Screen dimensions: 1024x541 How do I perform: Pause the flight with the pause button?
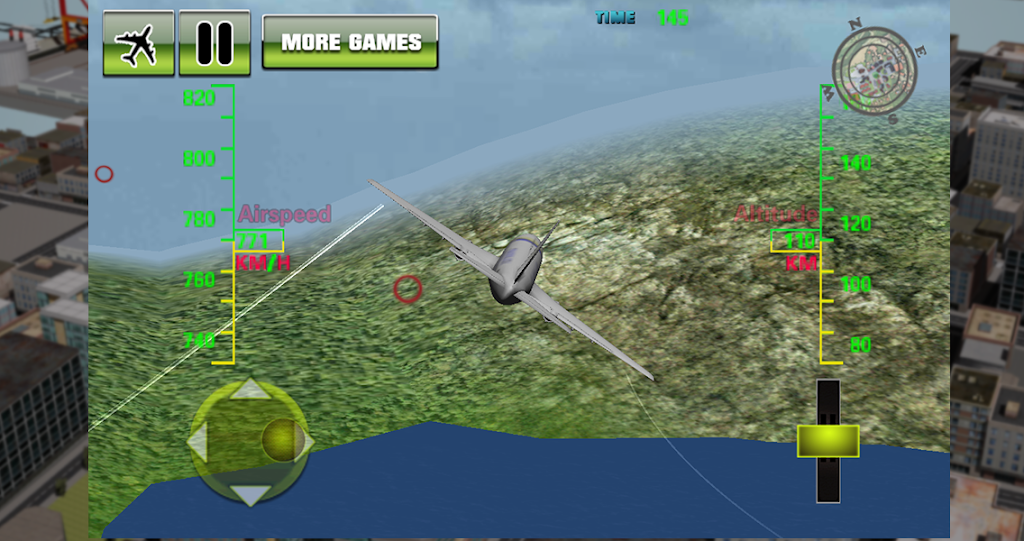click(214, 43)
